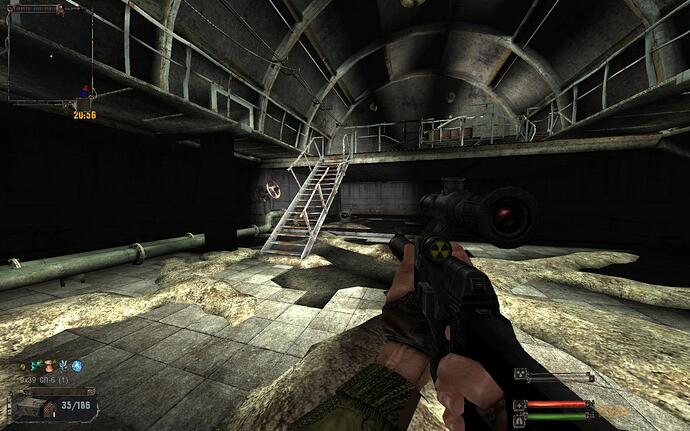Image resolution: width=690 pixels, height=431 pixels.
Task: Click the blue glowing orb artifact icon
Action: point(76,367)
